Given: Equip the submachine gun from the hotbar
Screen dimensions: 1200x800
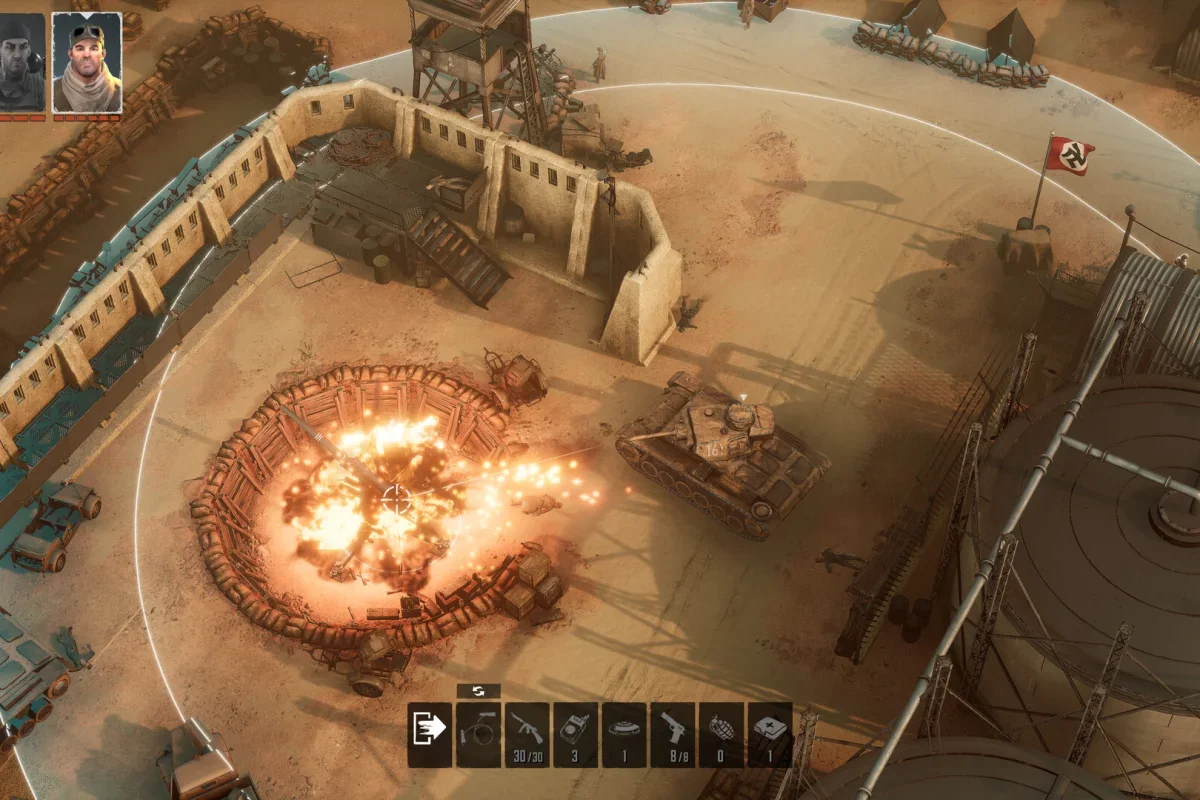Looking at the screenshot, I should (x=527, y=734).
